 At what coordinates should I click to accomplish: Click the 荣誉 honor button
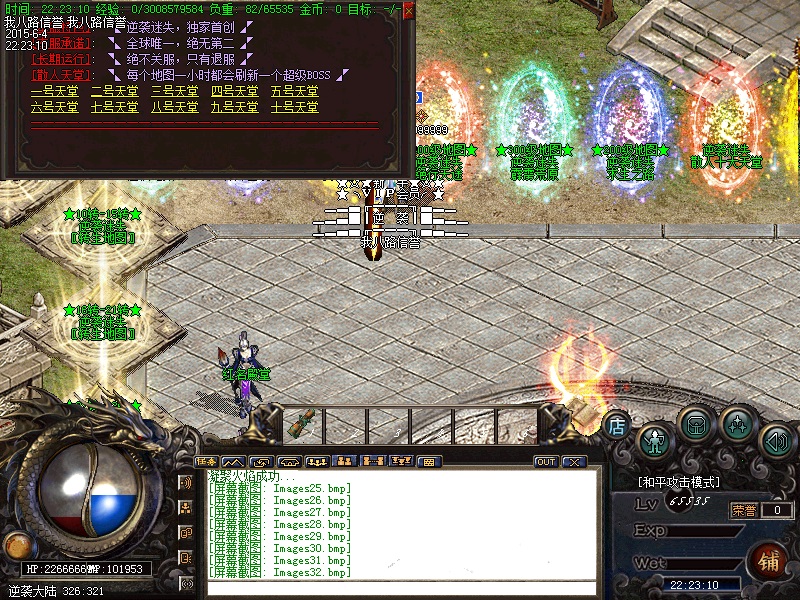pyautogui.click(x=743, y=510)
